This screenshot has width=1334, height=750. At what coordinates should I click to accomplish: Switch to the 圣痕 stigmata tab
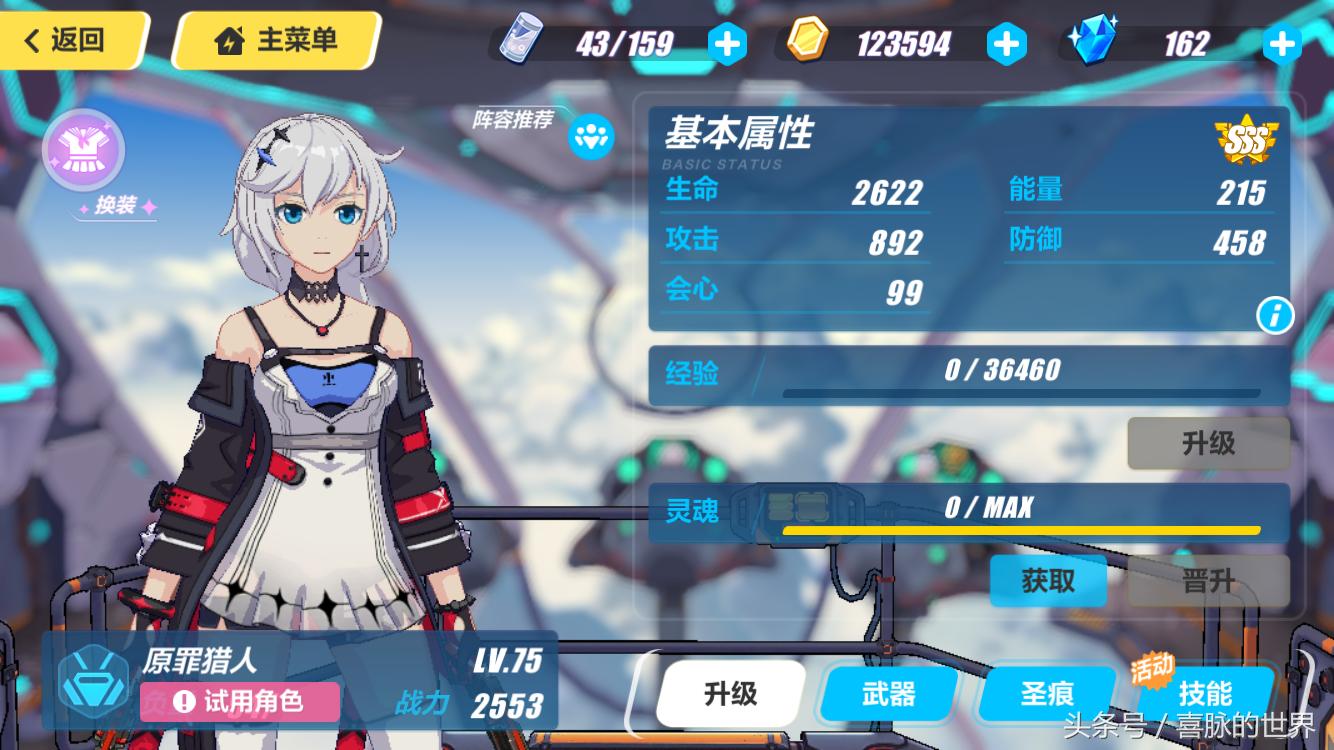click(x=1046, y=693)
